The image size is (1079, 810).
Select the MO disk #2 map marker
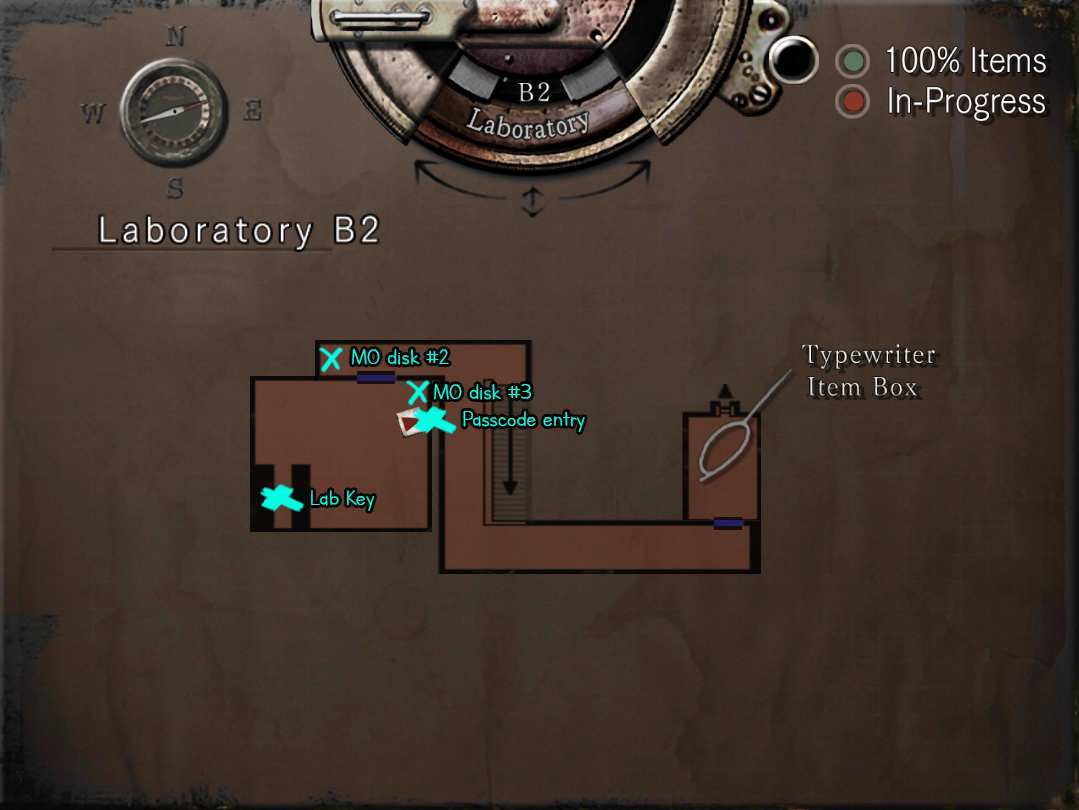[331, 359]
